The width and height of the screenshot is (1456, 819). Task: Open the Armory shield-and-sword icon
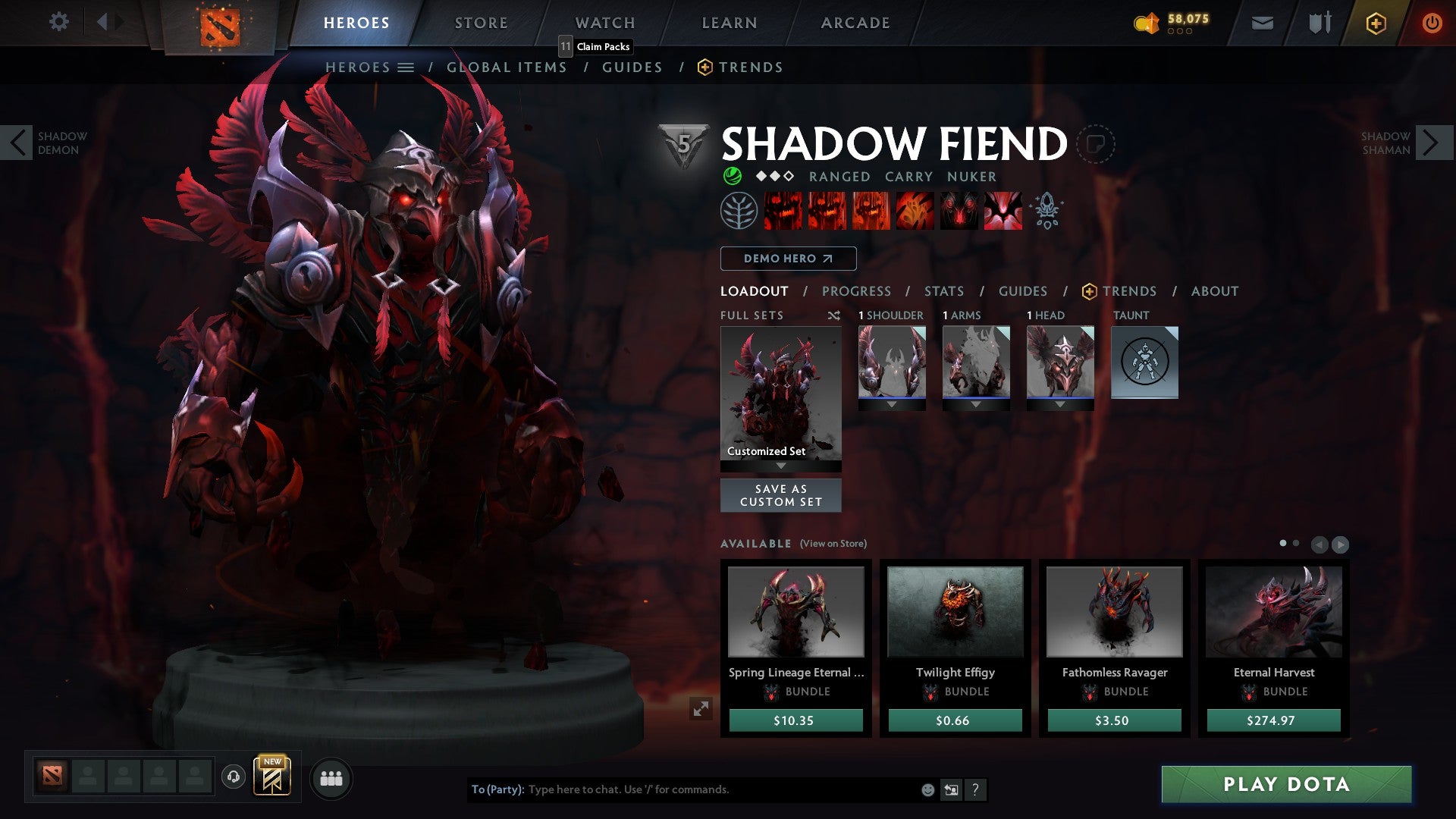1319,23
